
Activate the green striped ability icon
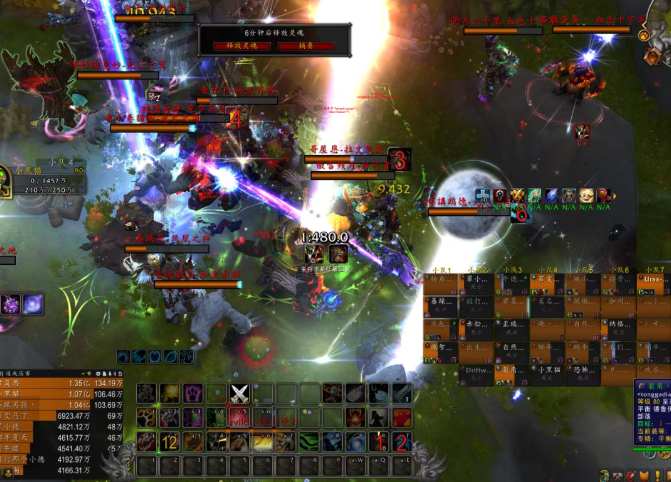(309, 441)
